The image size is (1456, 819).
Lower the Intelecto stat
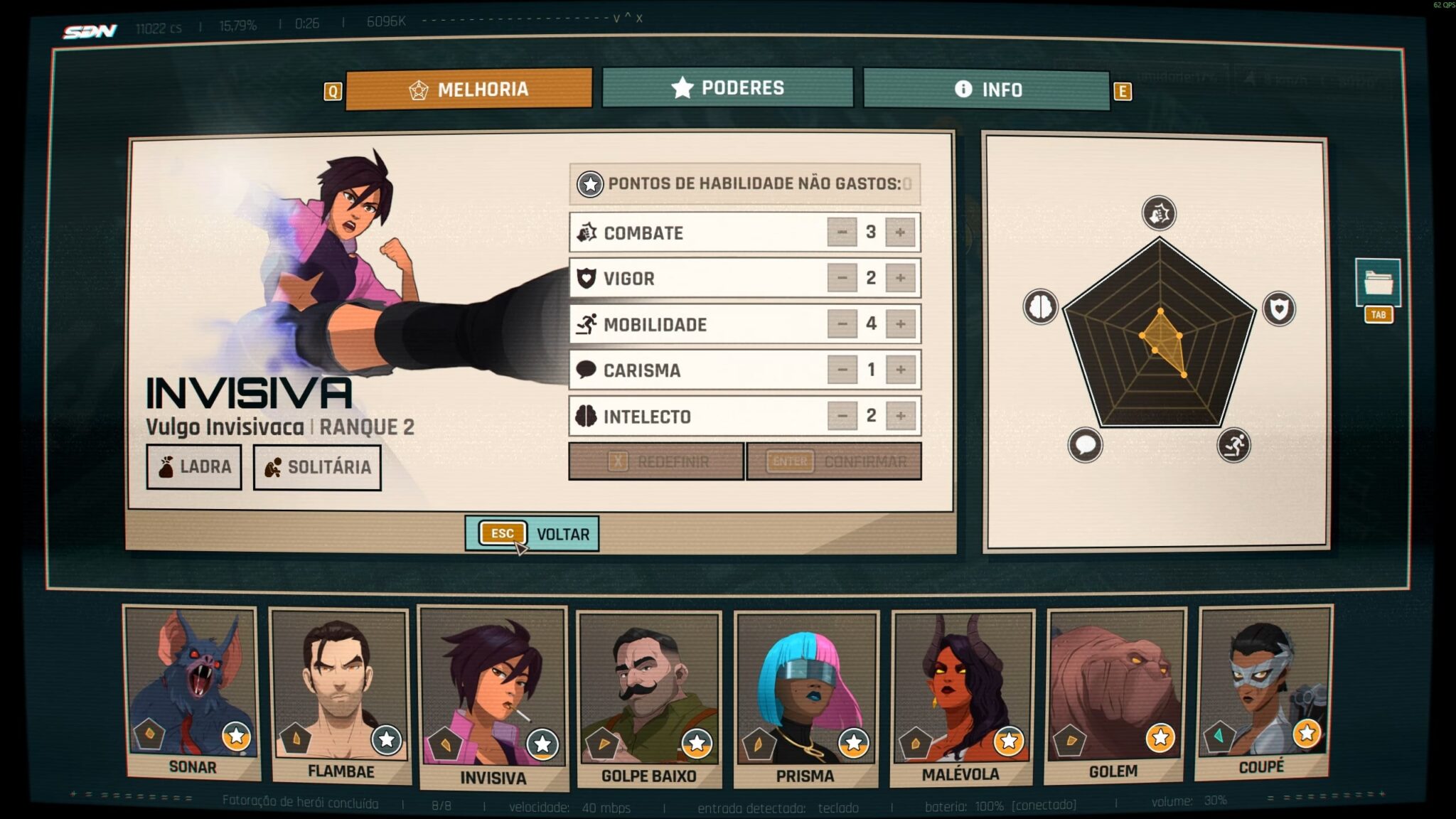(x=842, y=416)
